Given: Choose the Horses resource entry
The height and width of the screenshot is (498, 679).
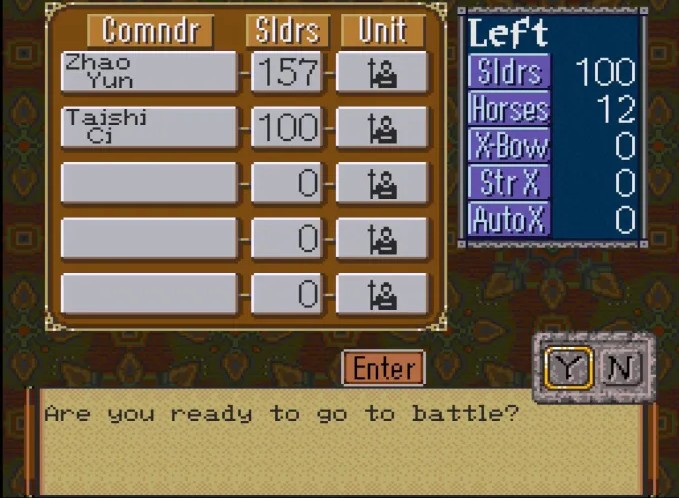Looking at the screenshot, I should tap(509, 108).
